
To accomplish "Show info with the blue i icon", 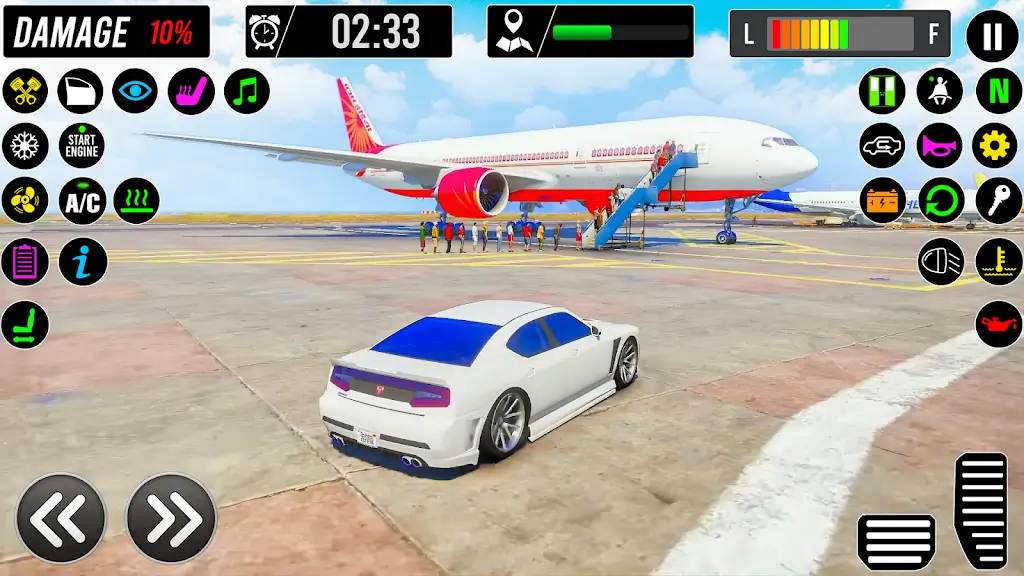I will tap(82, 262).
